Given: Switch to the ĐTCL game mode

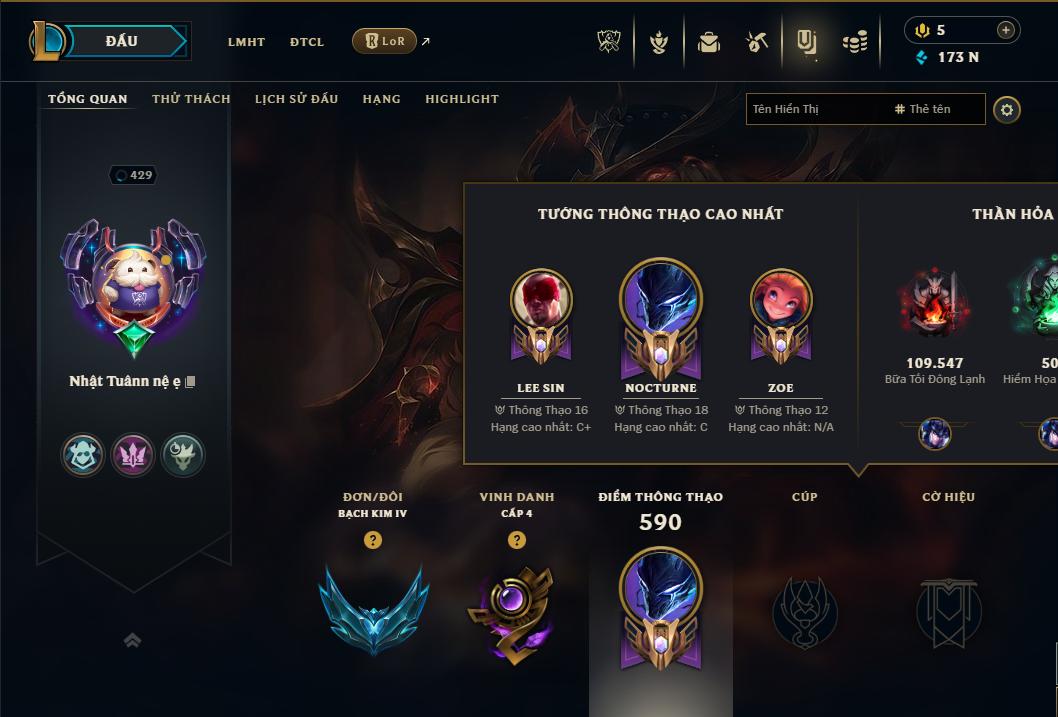Looking at the screenshot, I should (307, 42).
